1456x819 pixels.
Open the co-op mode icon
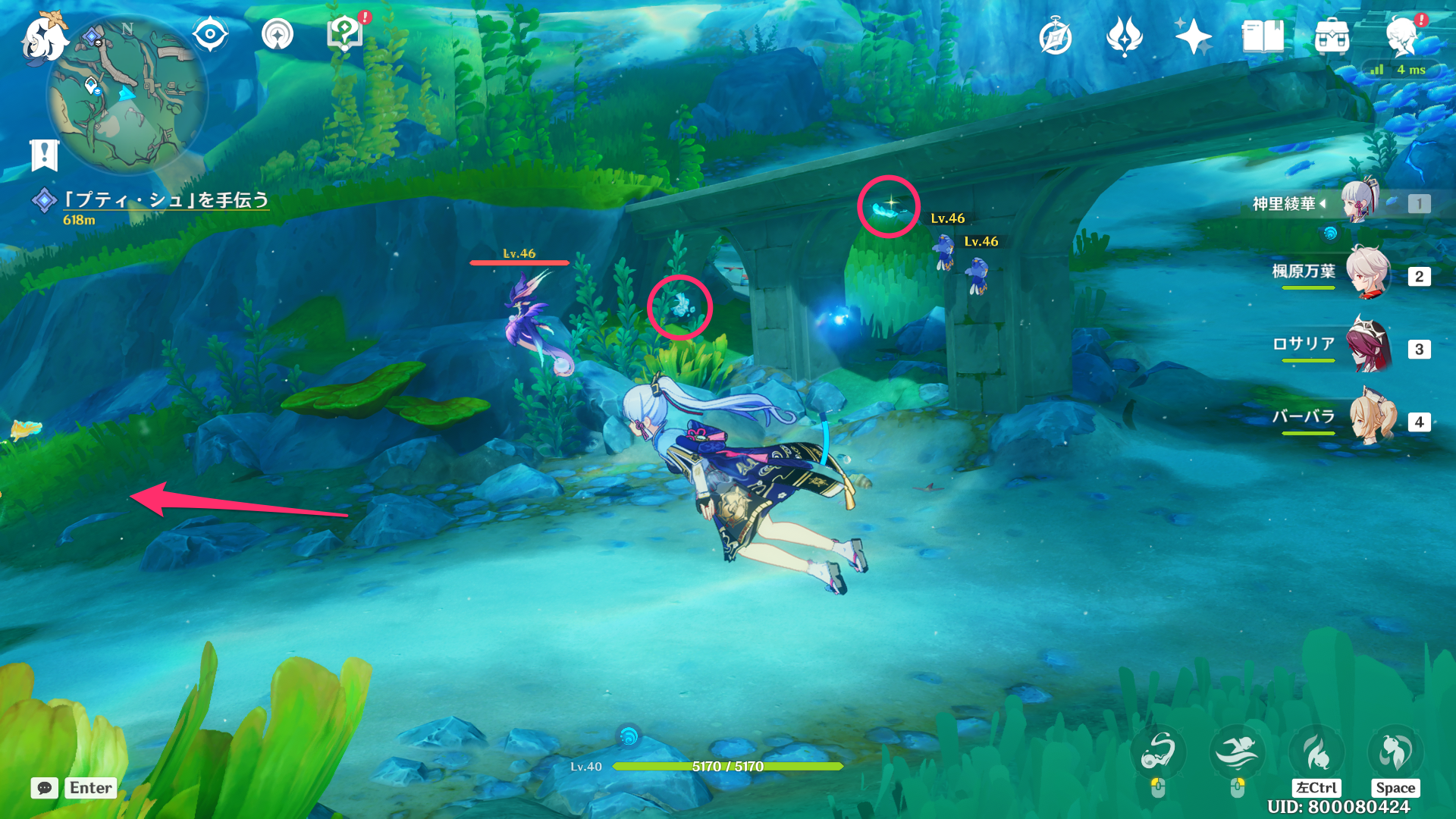pos(277,35)
